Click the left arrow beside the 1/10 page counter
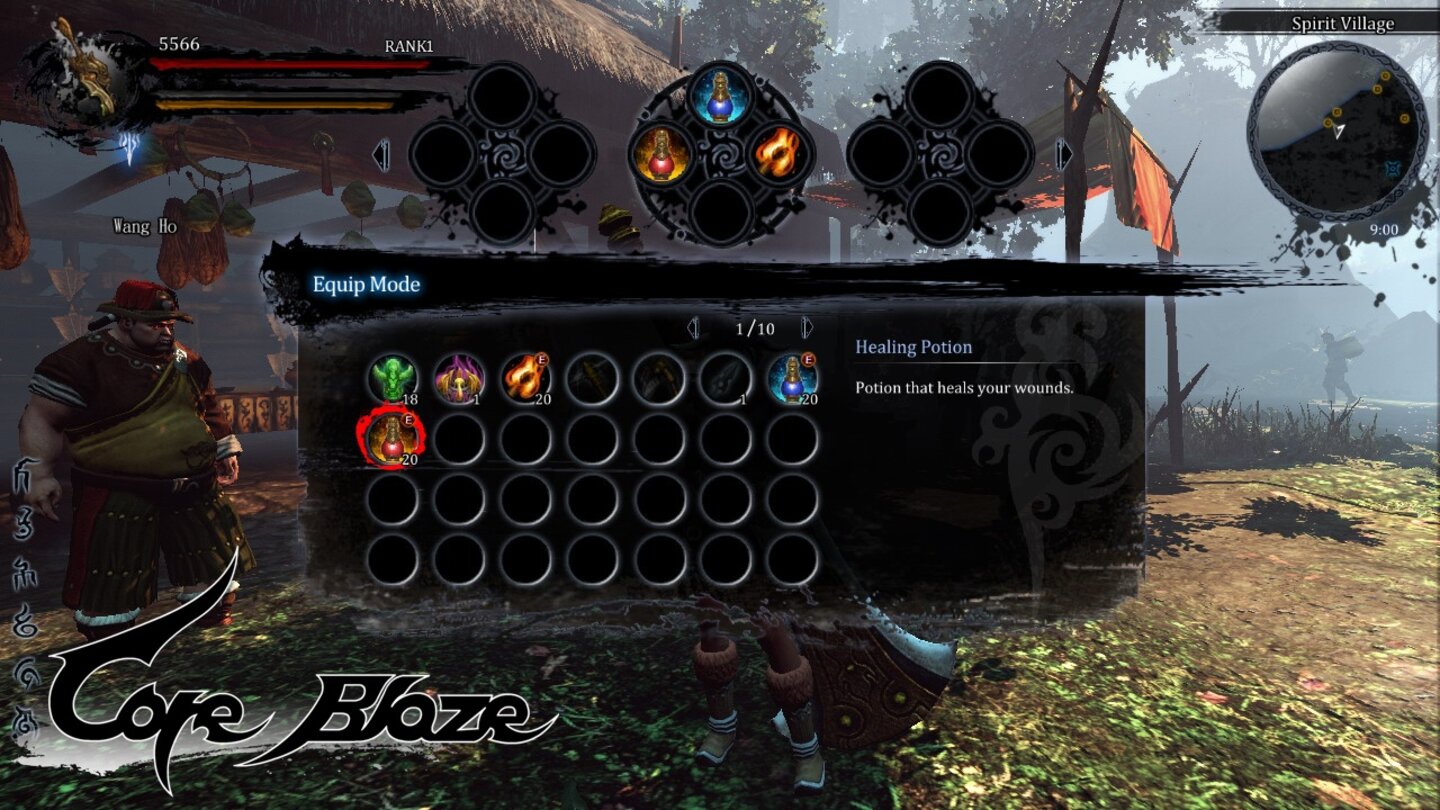1440x810 pixels. point(693,325)
